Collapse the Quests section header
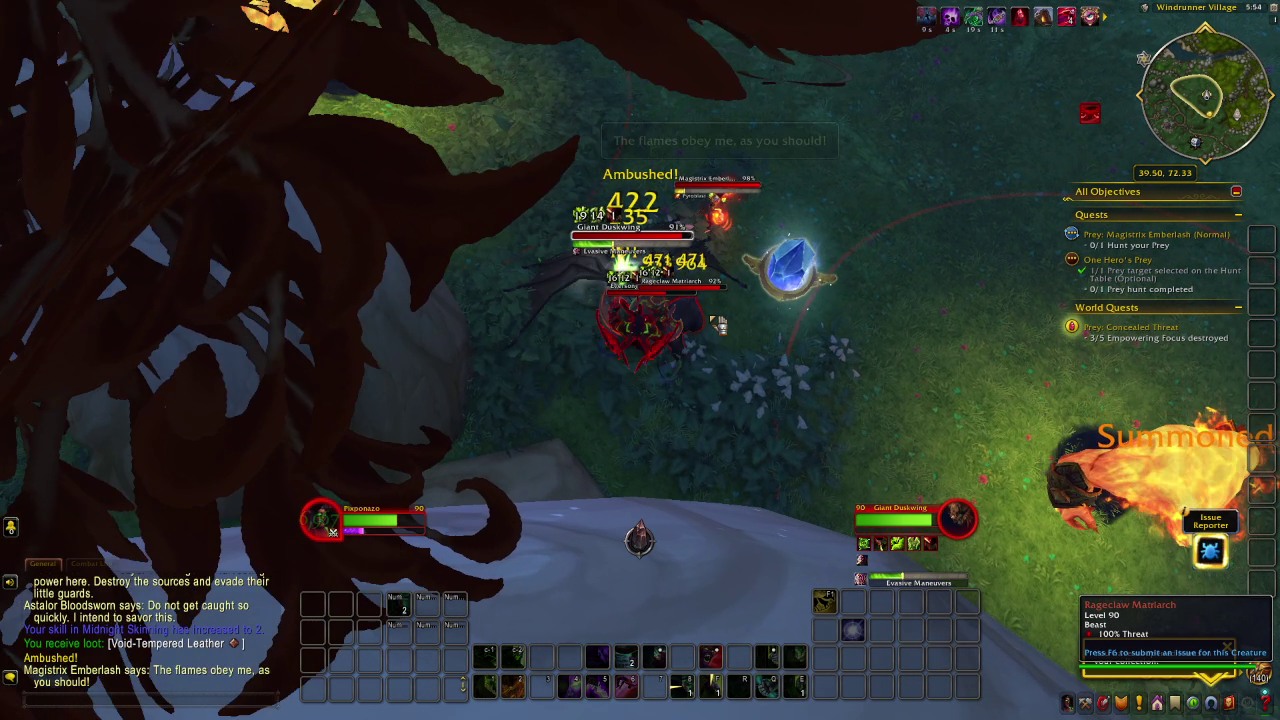 1238,215
